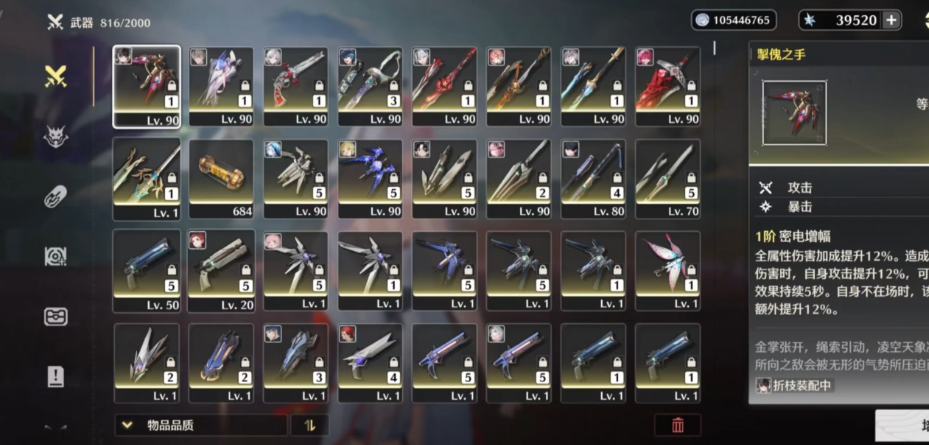Toggle the sort order arrows button
The width and height of the screenshot is (929, 445).
coord(310,425)
